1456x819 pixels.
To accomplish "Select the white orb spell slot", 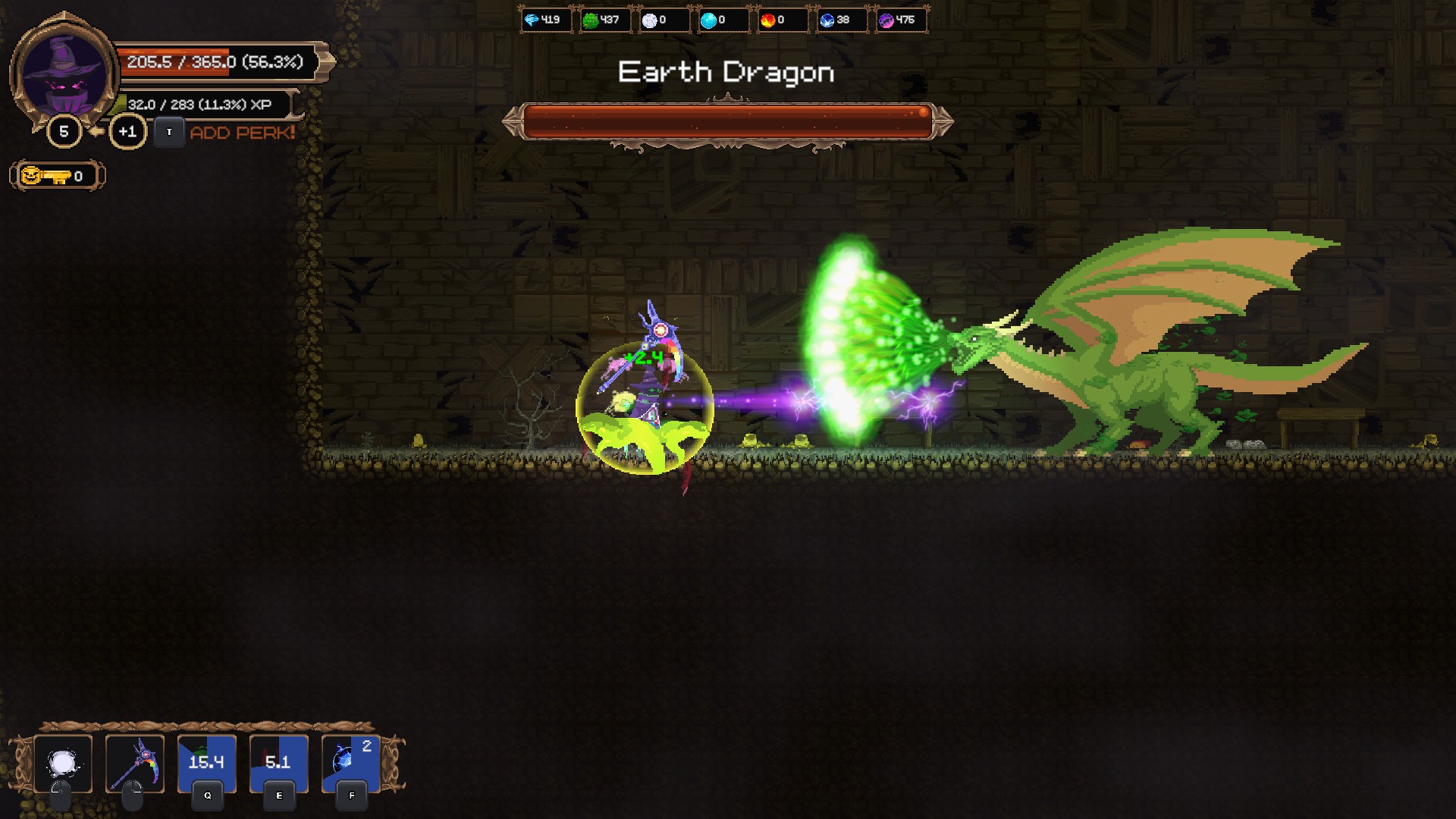I will [x=63, y=763].
